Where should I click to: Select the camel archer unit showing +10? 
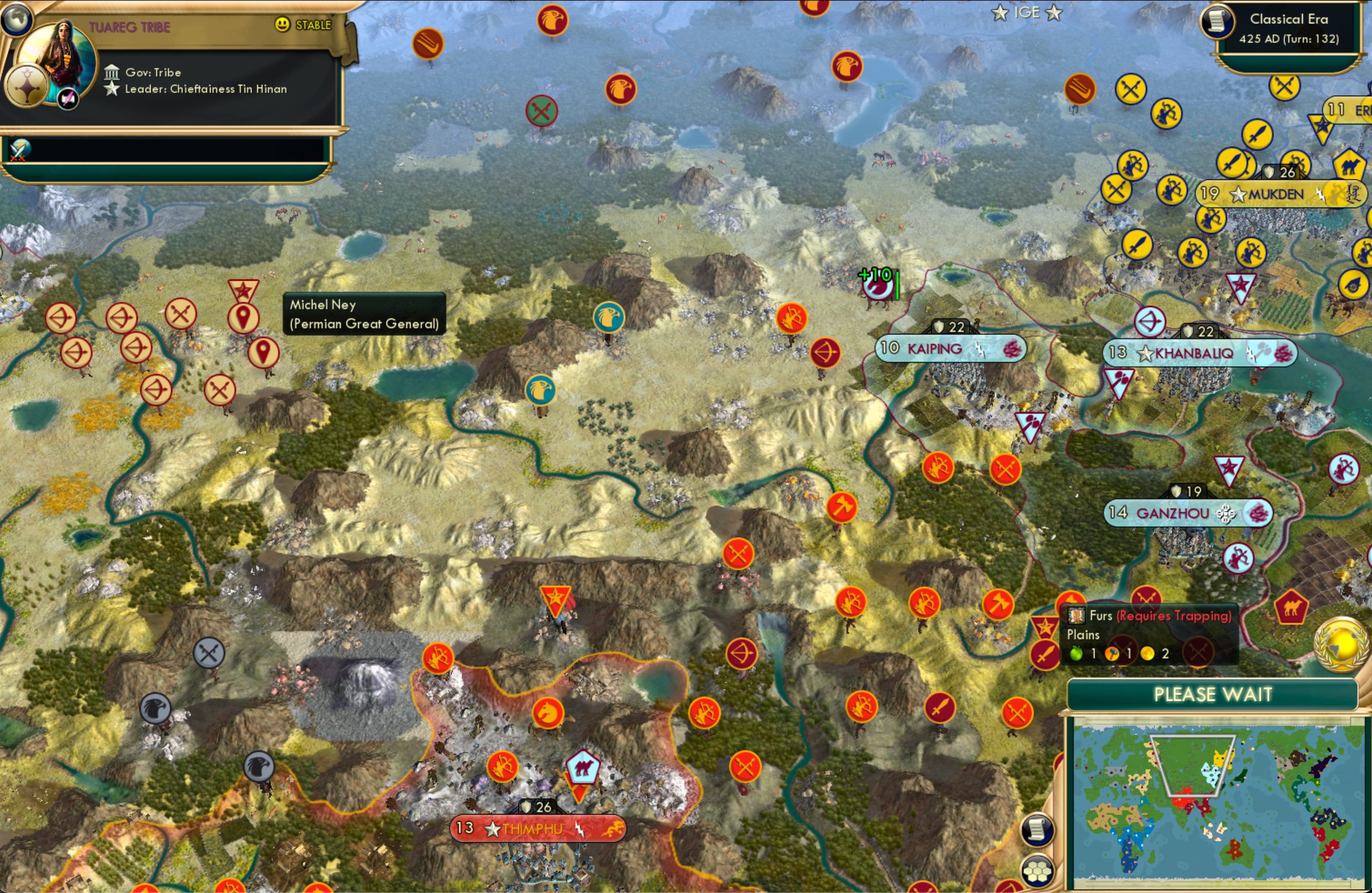click(x=879, y=285)
